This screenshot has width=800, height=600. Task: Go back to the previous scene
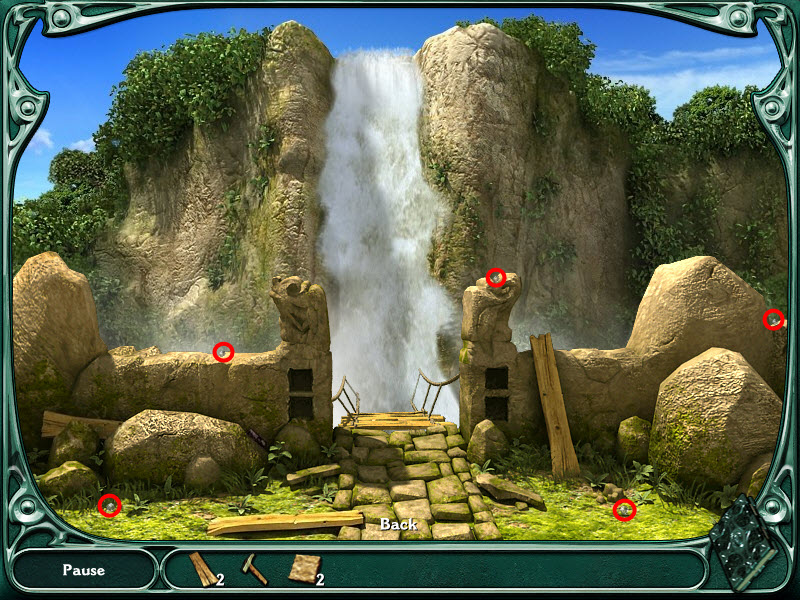[x=398, y=524]
